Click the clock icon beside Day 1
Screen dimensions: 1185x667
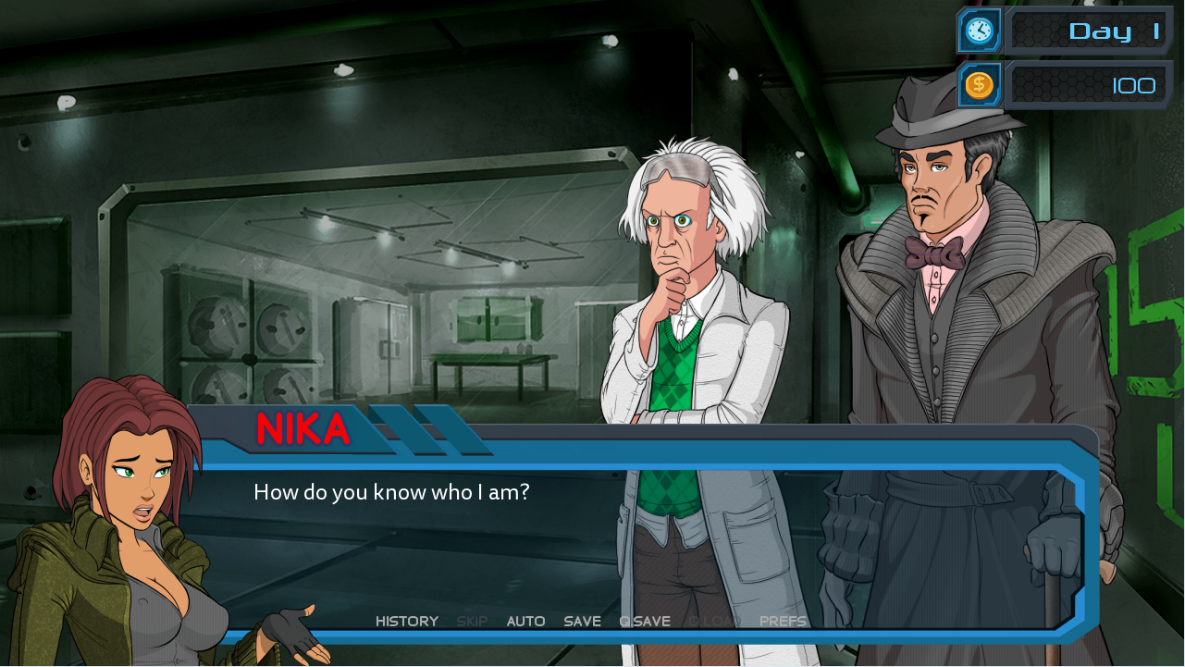(979, 31)
